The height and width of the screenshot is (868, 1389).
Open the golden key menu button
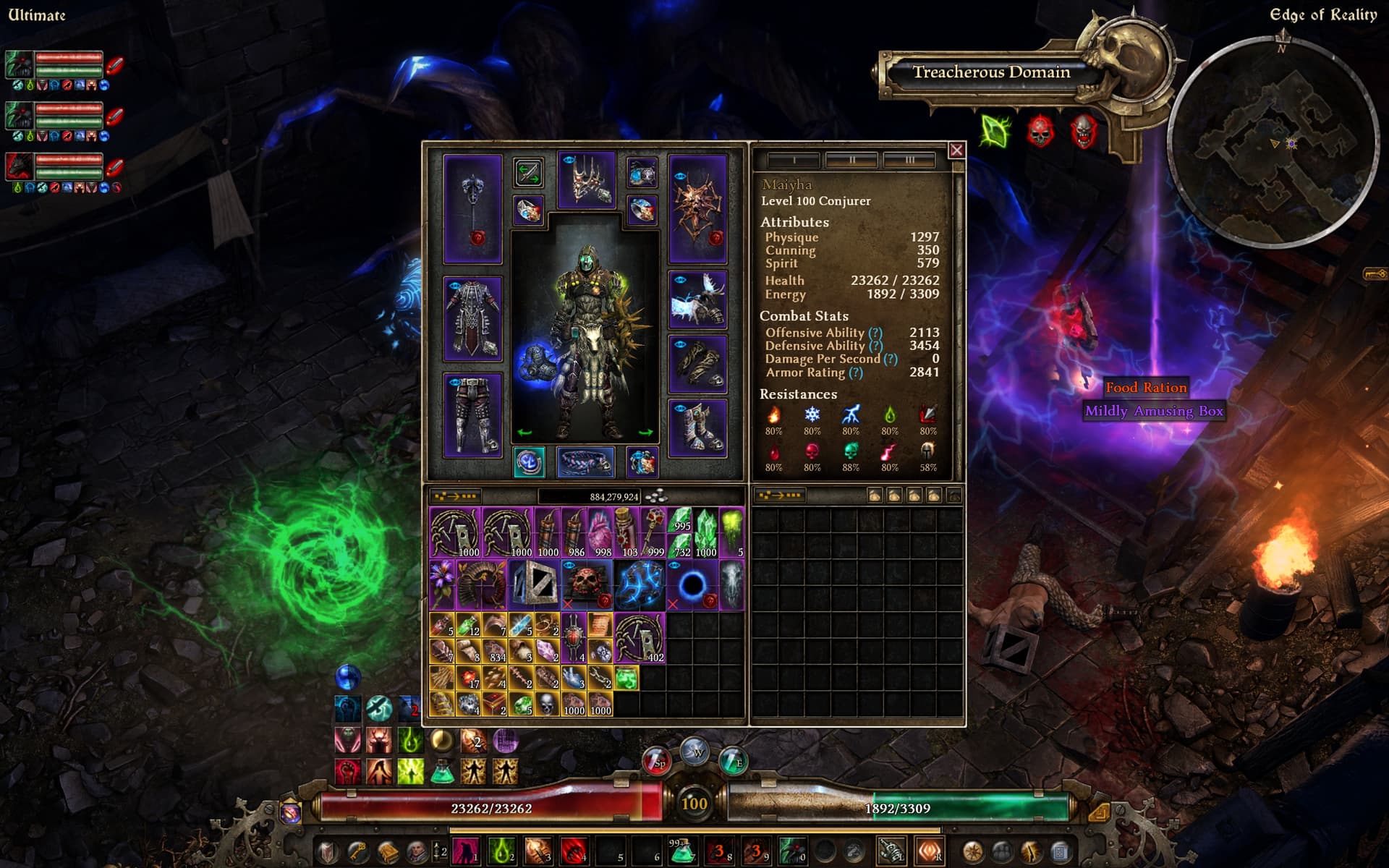pos(357,852)
